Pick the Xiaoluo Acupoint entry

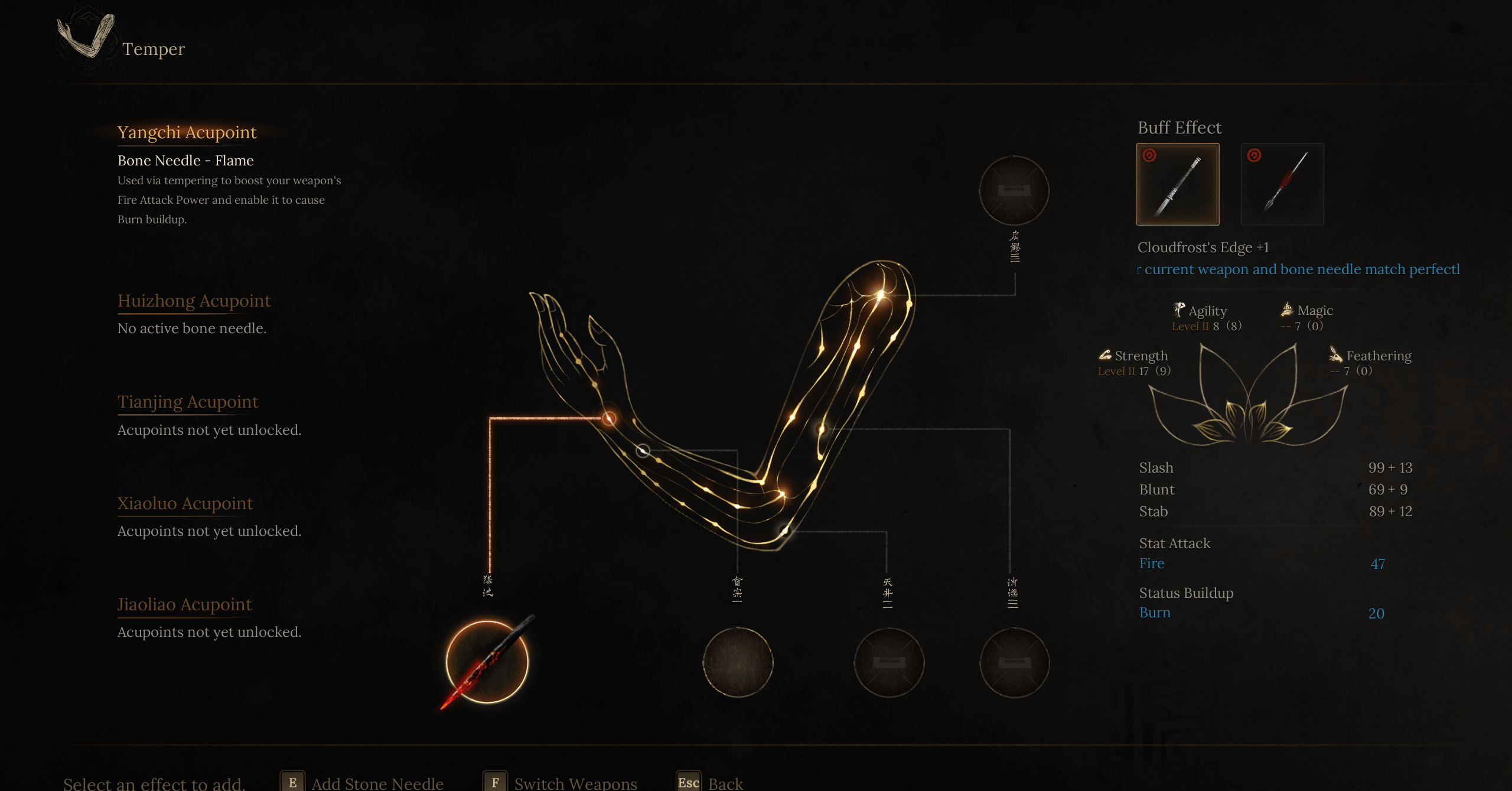[x=185, y=503]
